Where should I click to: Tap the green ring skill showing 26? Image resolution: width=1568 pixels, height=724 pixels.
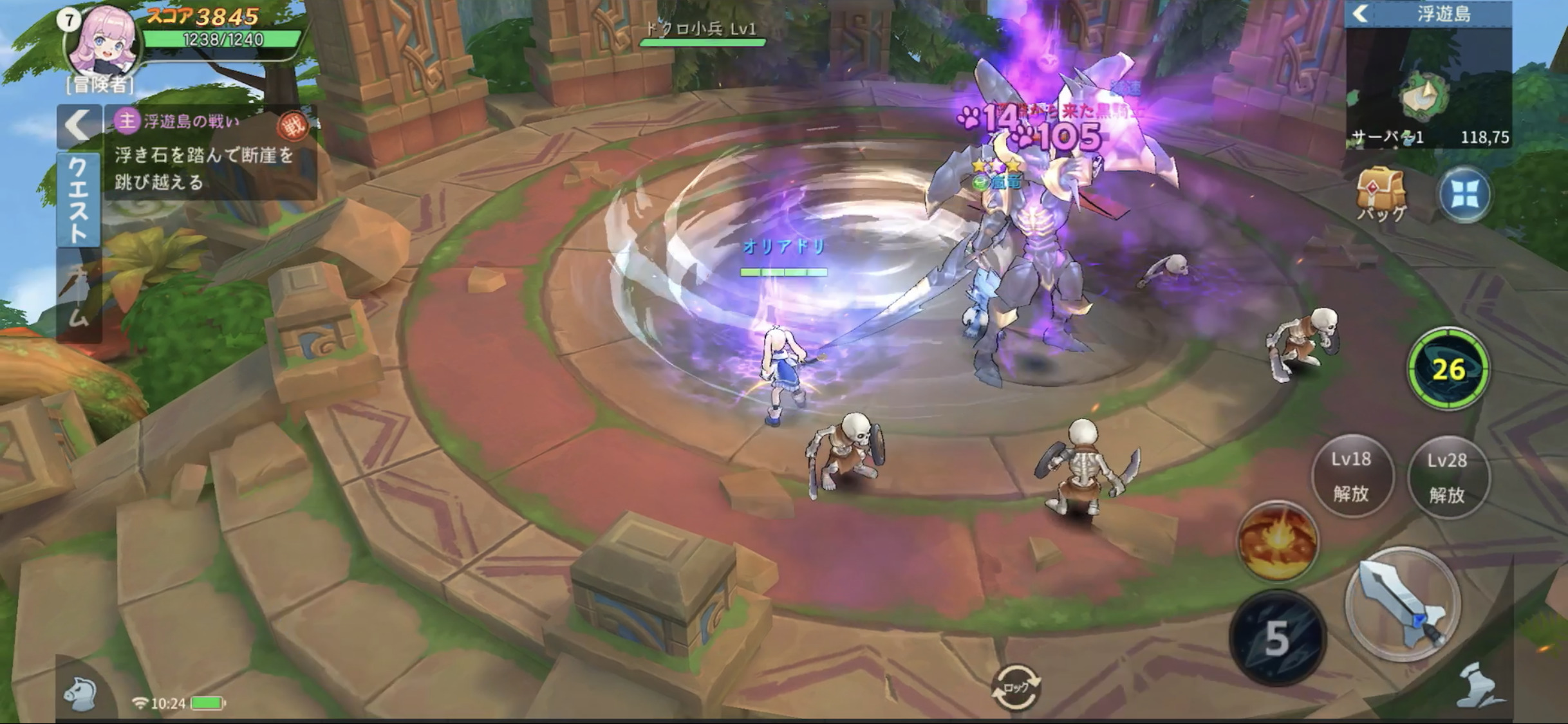[x=1448, y=369]
